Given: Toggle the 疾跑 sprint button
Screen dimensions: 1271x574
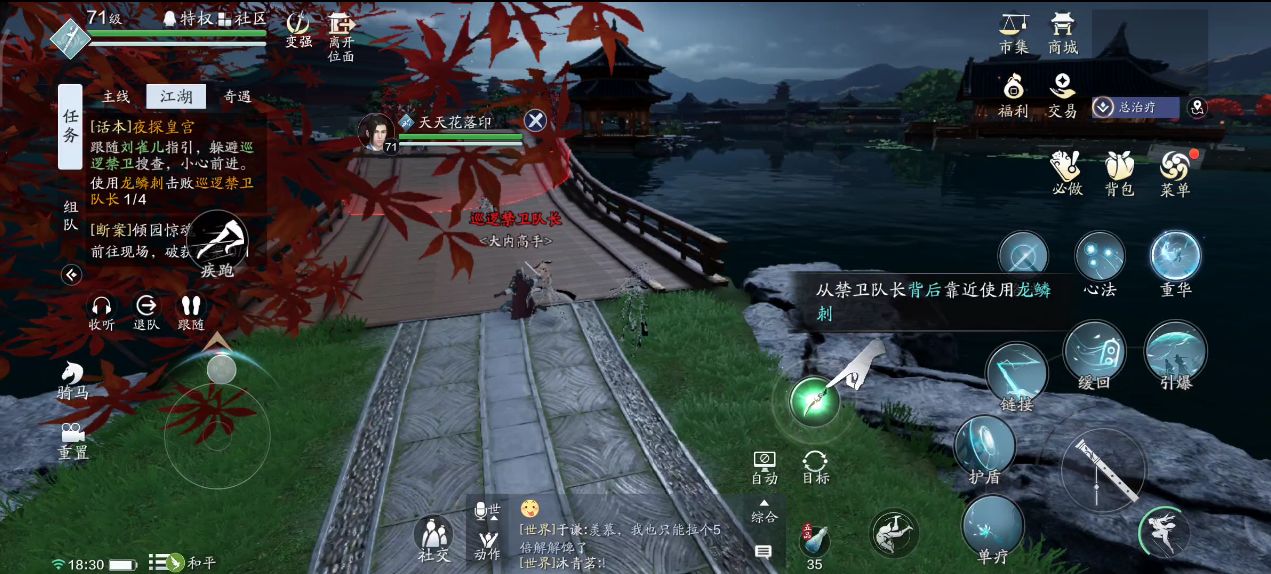Looking at the screenshot, I should click(218, 244).
